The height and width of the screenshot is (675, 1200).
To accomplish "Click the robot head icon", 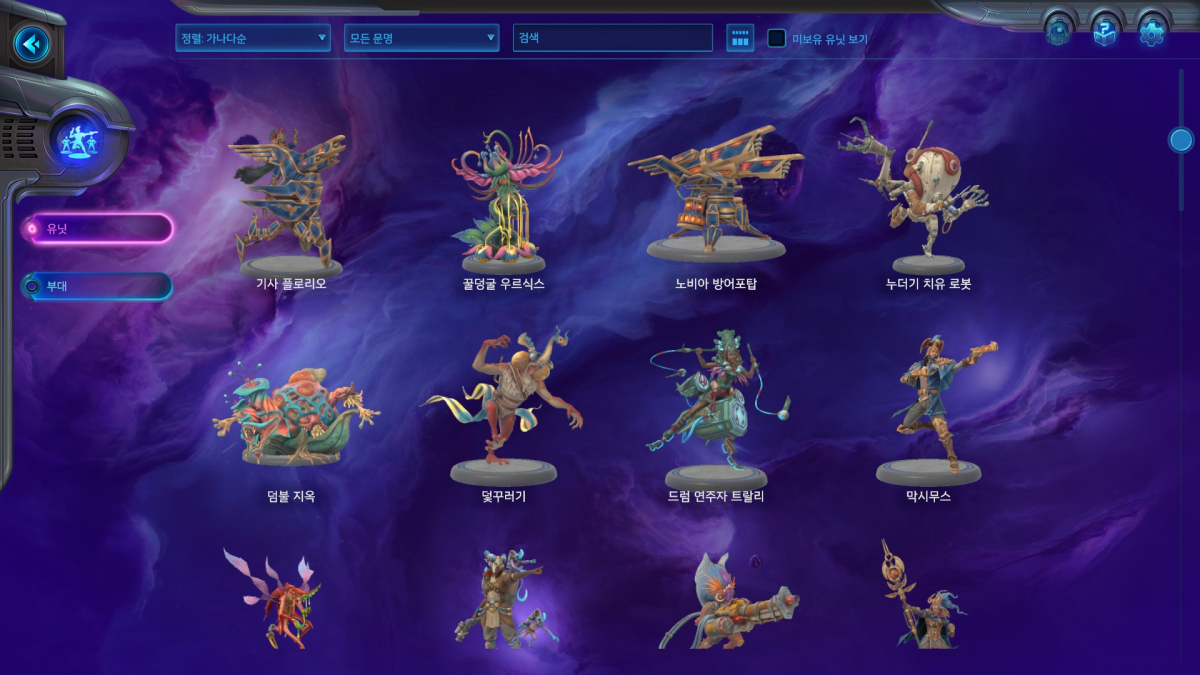I will pos(1058,32).
